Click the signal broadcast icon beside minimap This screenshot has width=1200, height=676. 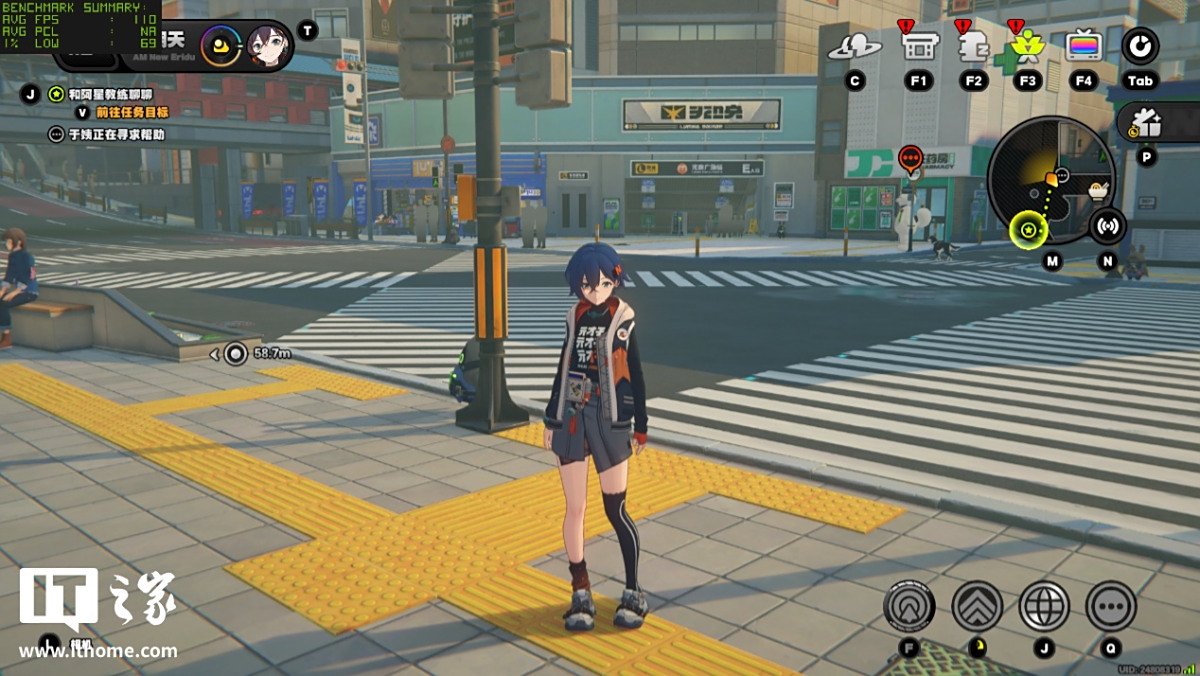pyautogui.click(x=1107, y=226)
